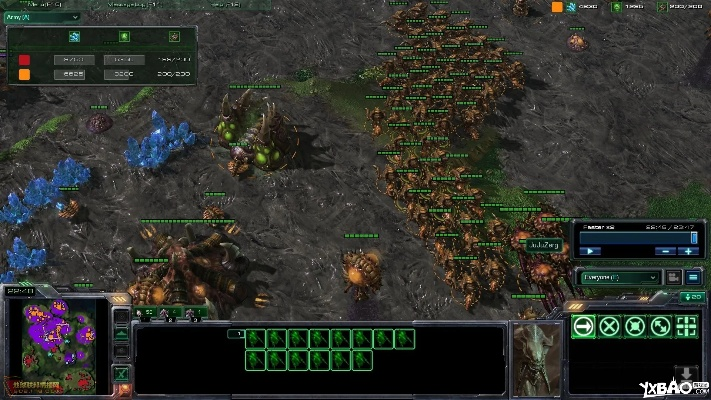Screen dimensions: 711x400
Task: Issue the Stop command
Action: click(609, 326)
